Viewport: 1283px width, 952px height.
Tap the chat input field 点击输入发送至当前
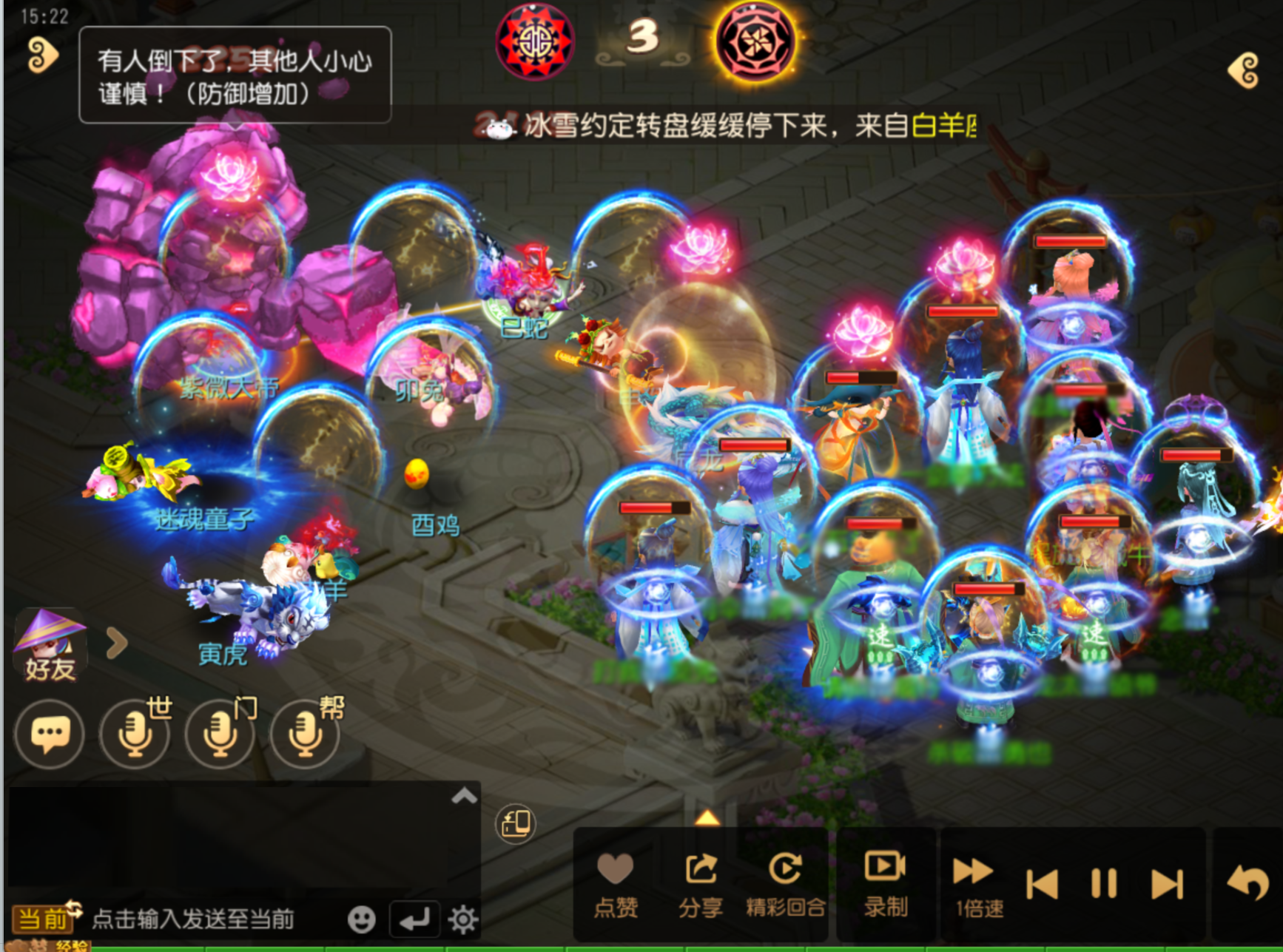[192, 918]
